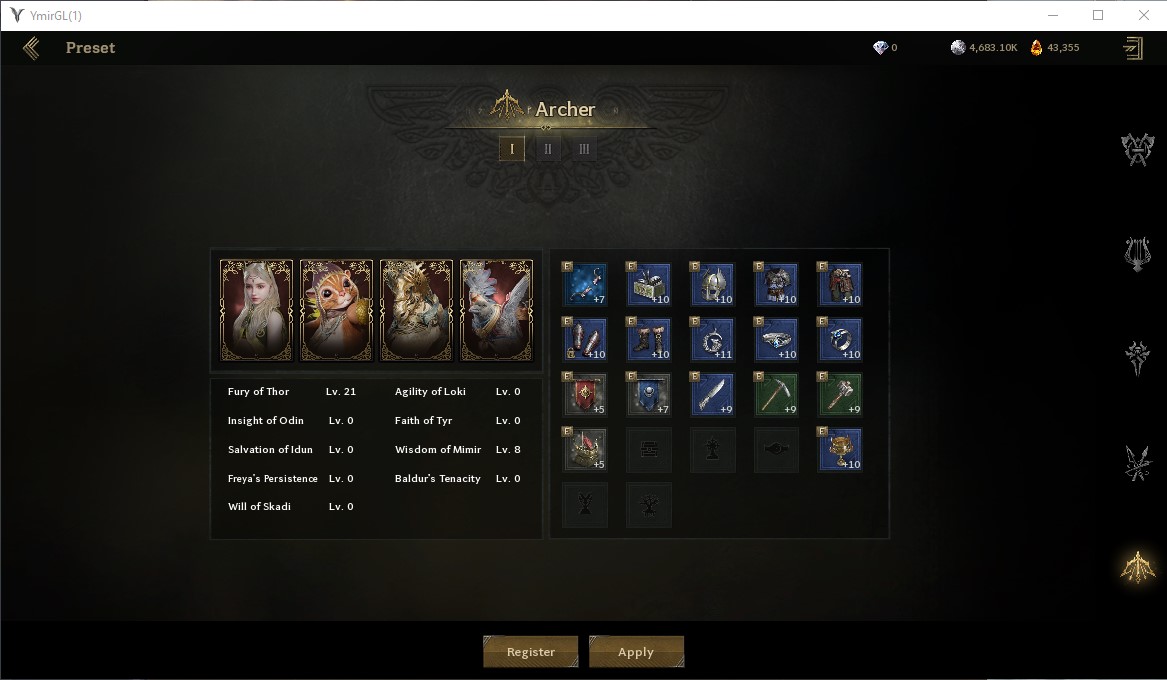
Task: Select the blonde woman card
Action: 257,310
